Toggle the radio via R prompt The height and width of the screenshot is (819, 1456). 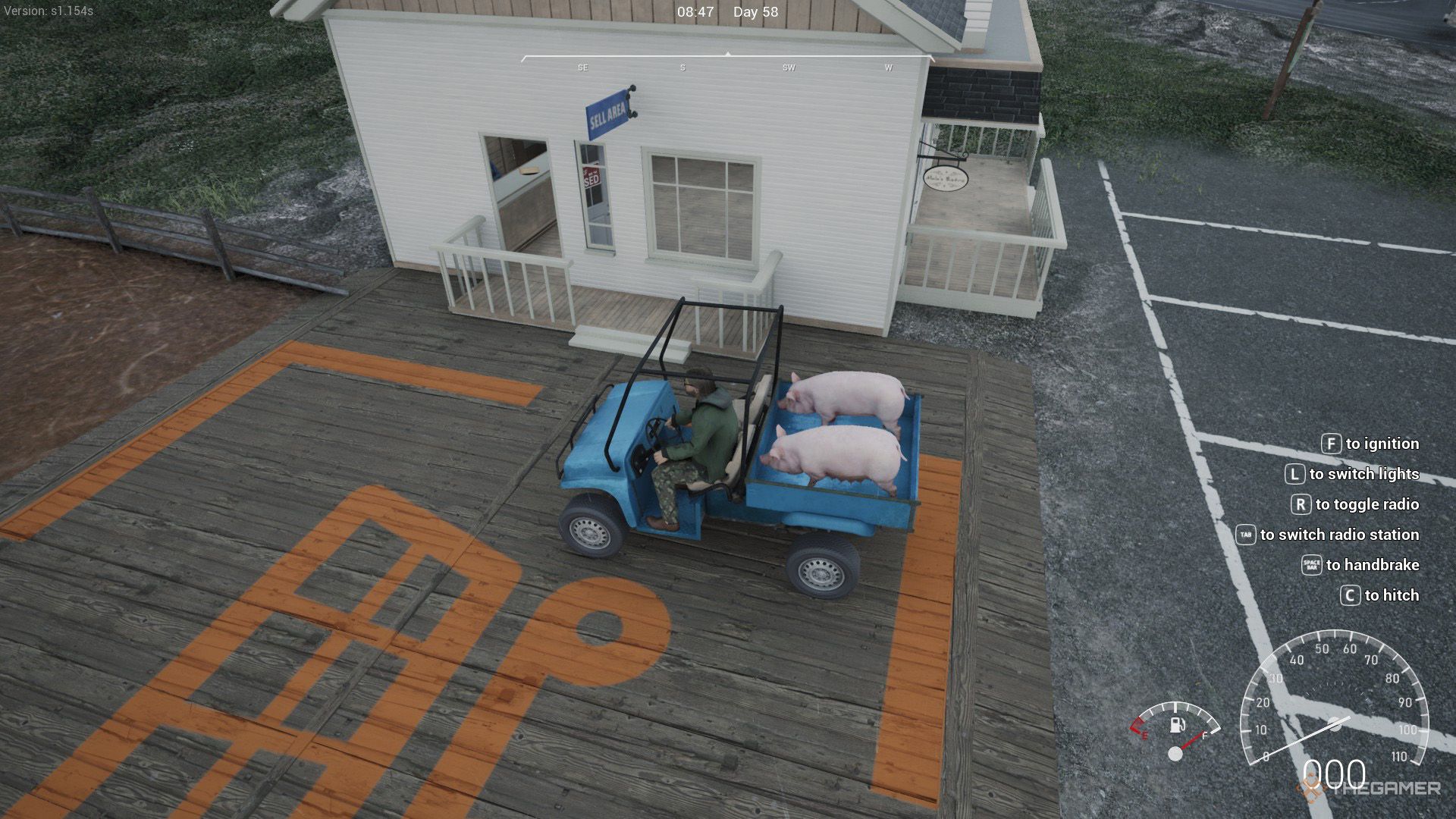click(1365, 504)
